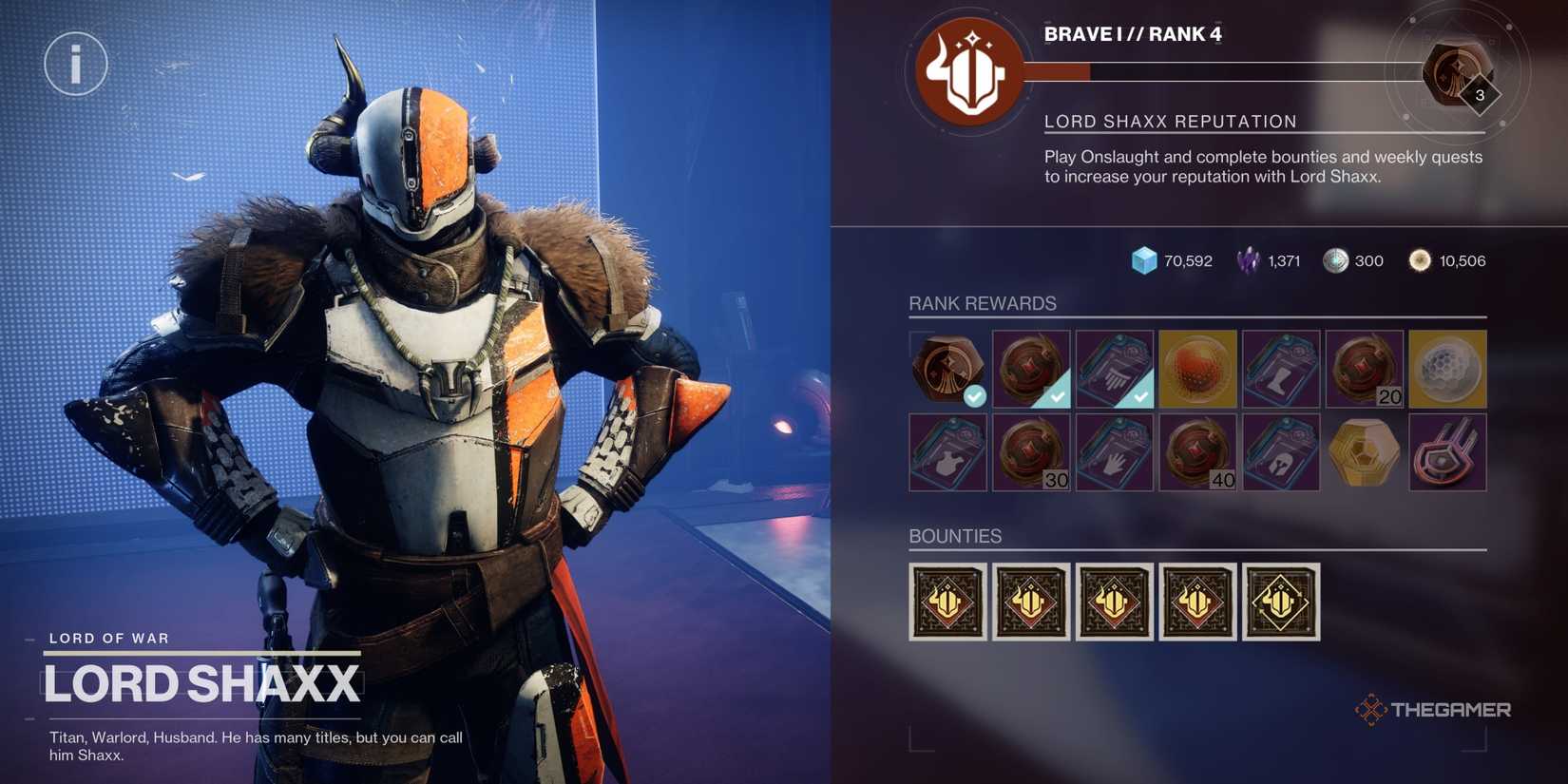Click the Legendary Shards currency icon
Screen dimensions: 1568x784
[1246, 258]
